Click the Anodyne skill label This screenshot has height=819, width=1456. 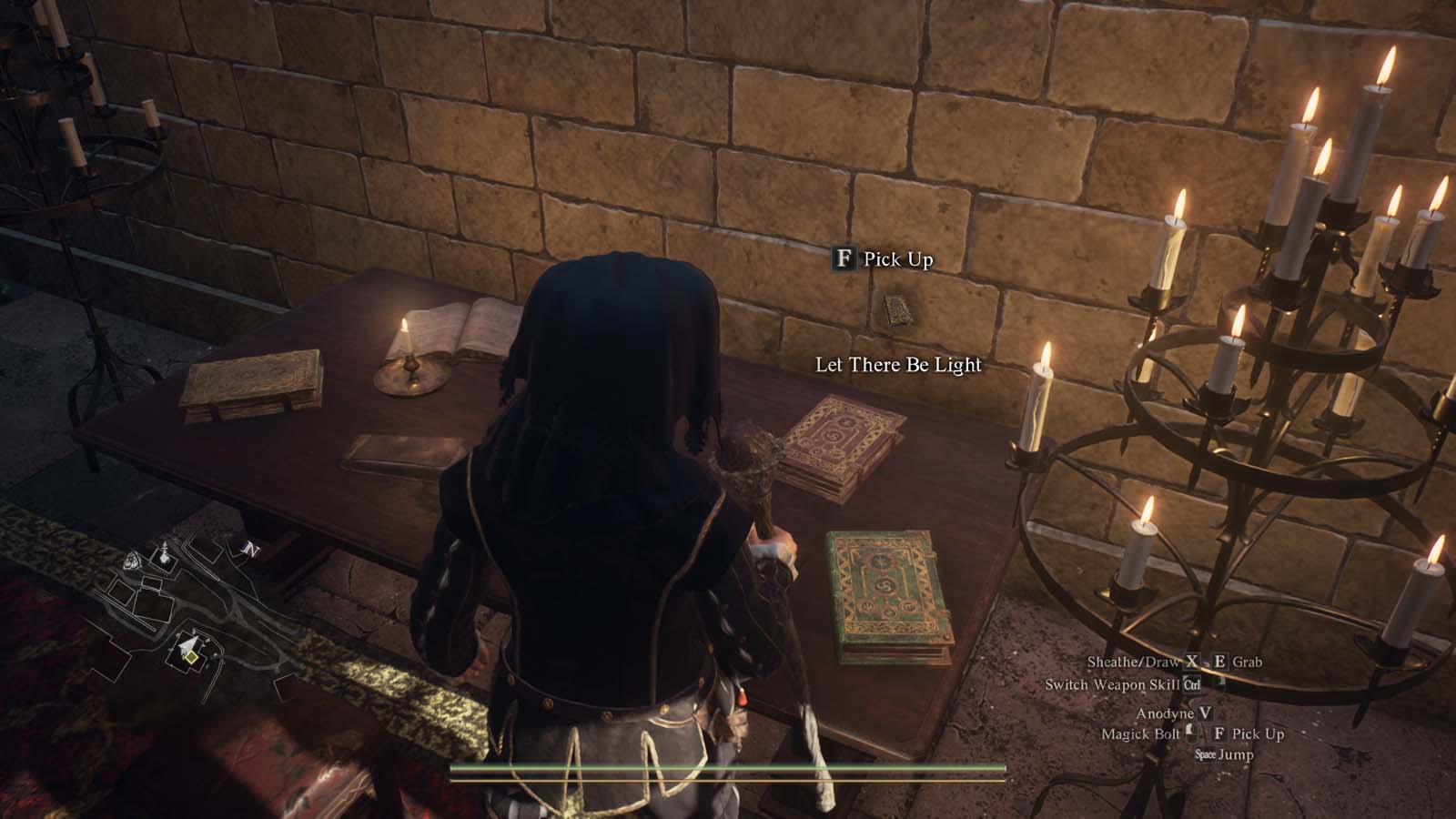[1166, 713]
